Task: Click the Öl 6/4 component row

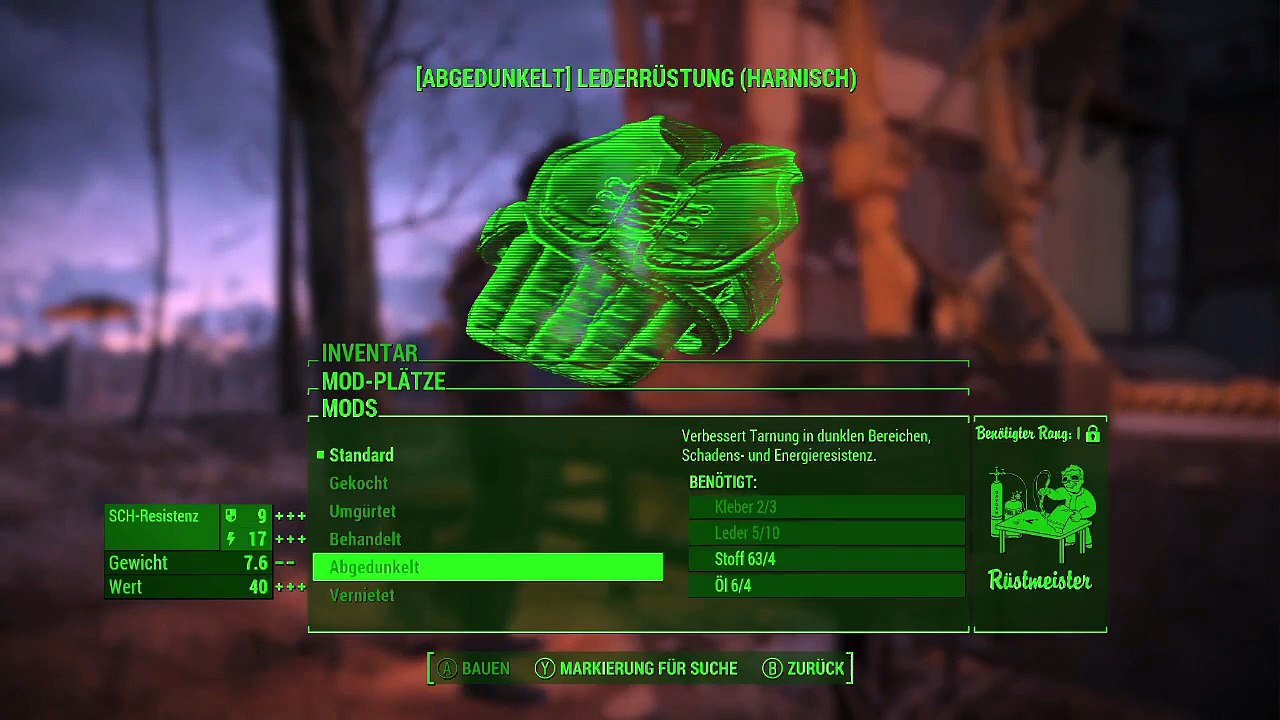Action: (826, 585)
